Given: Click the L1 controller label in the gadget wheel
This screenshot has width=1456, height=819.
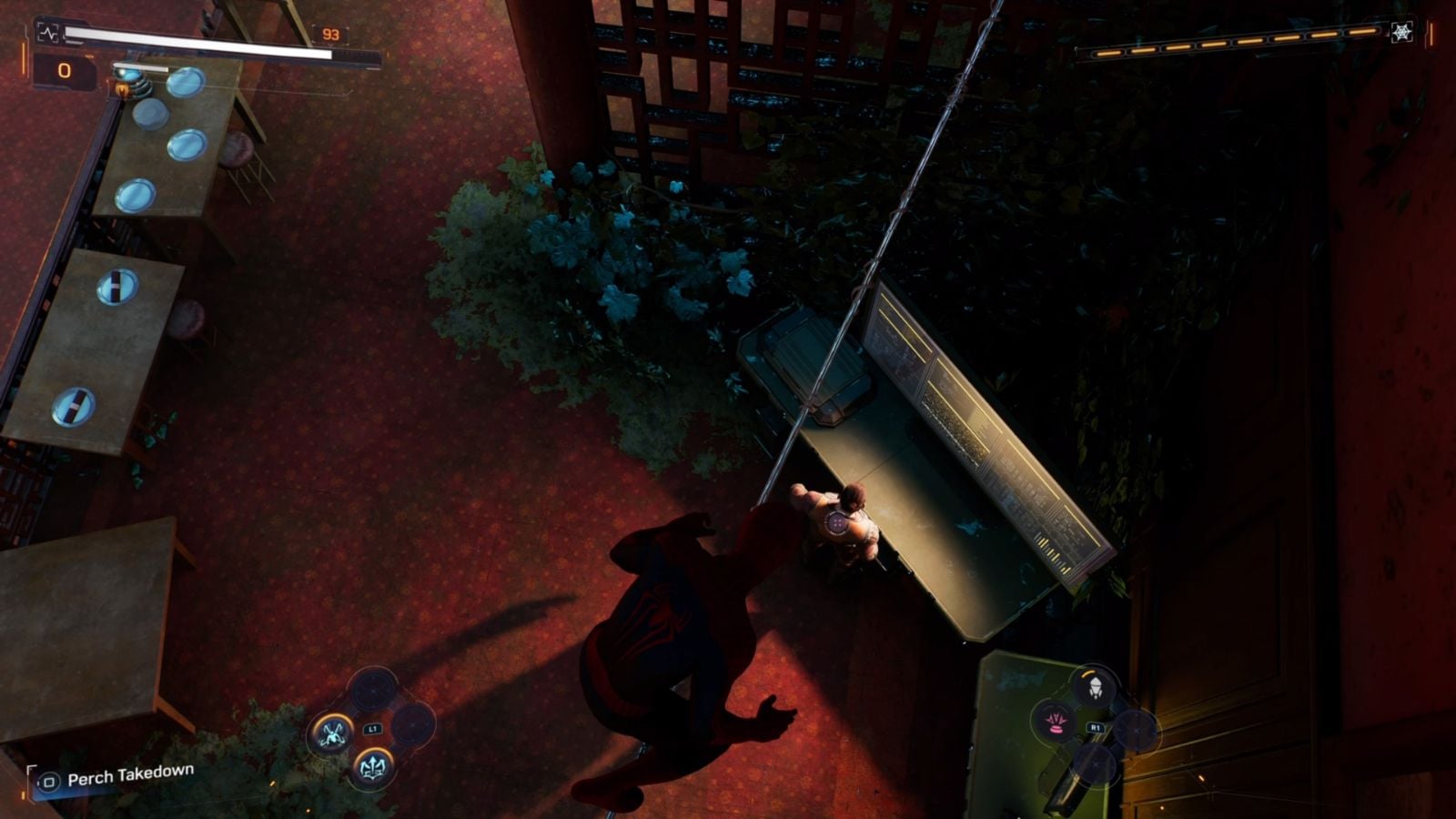Looking at the screenshot, I should (372, 728).
